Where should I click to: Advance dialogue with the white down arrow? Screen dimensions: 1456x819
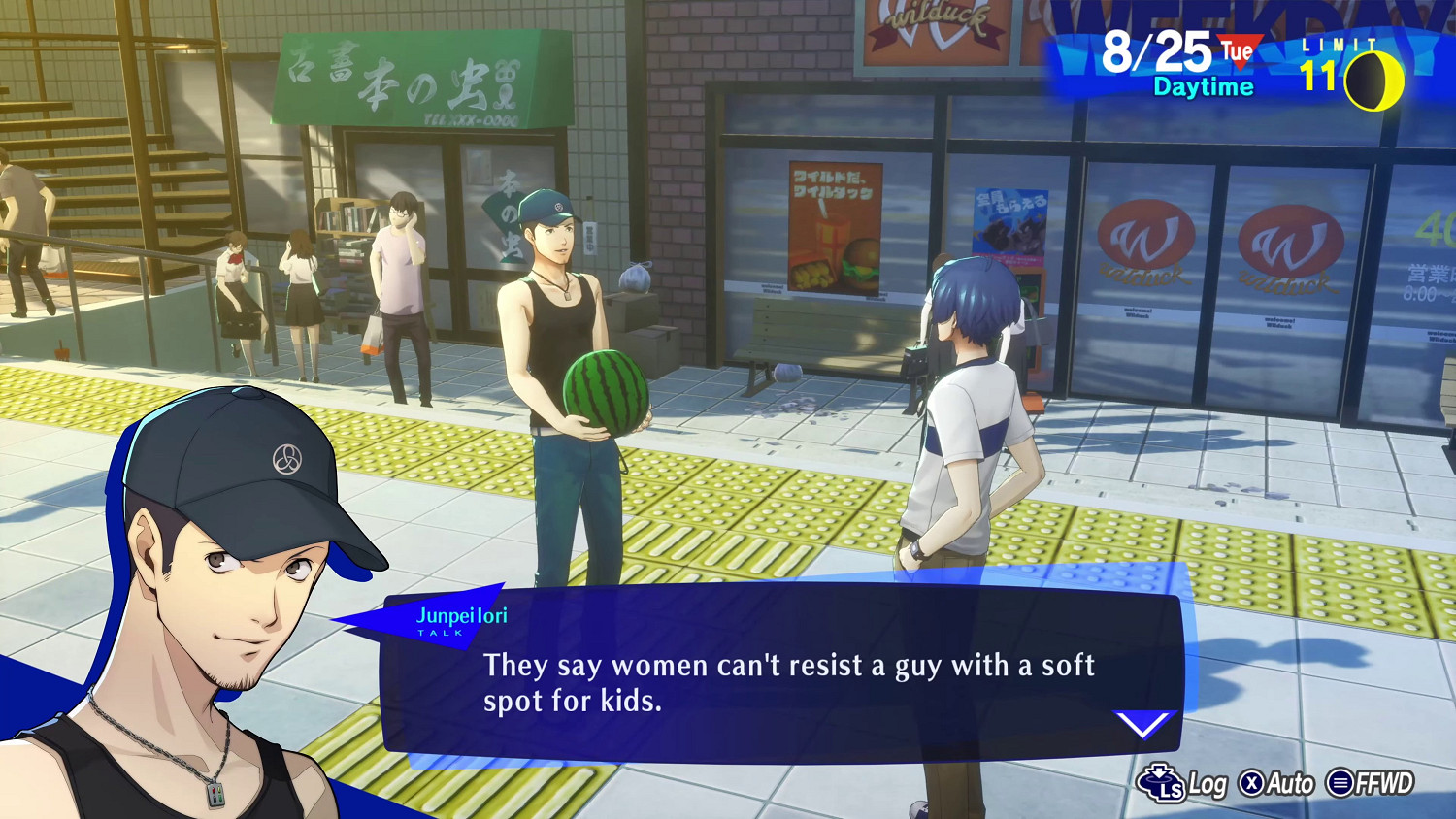point(1144,724)
